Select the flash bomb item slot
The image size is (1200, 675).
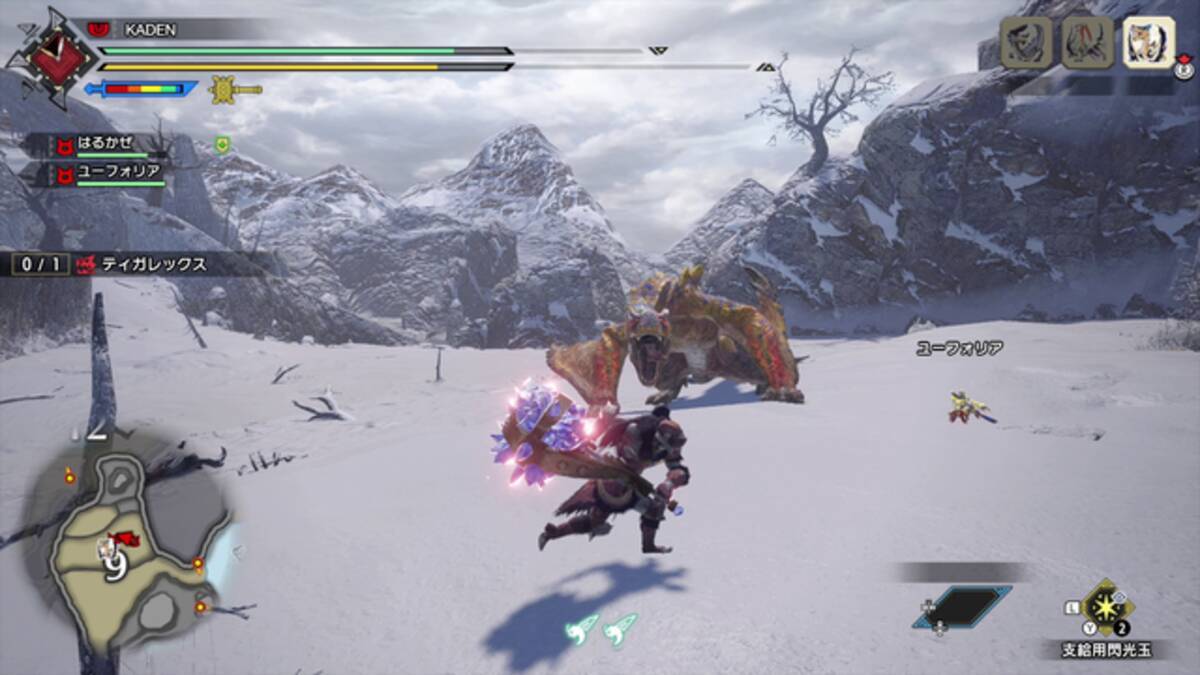point(1106,606)
